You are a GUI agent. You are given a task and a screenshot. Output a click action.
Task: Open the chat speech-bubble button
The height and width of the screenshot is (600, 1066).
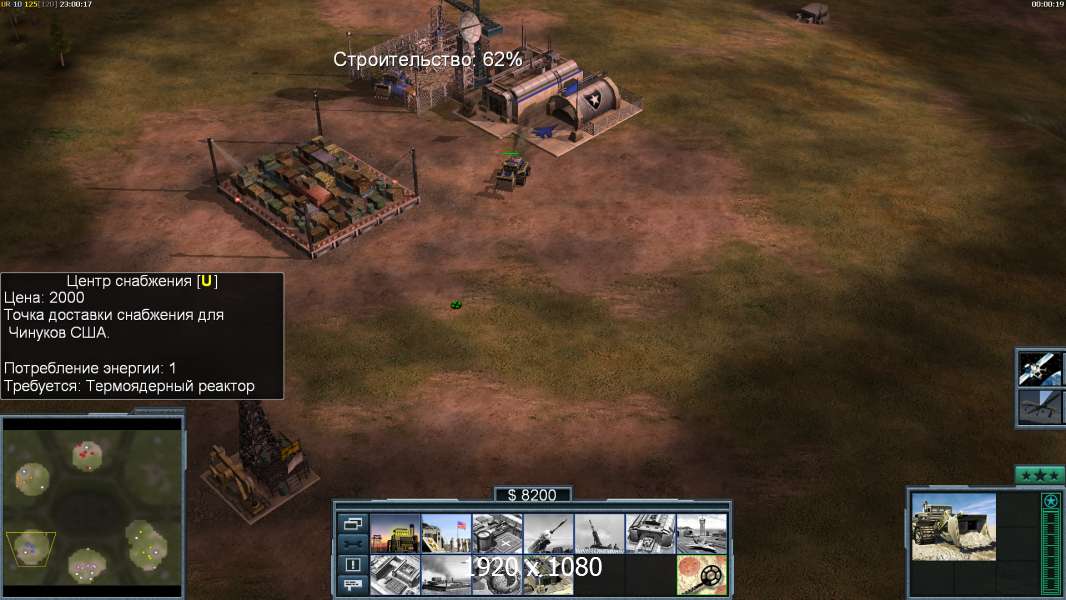(x=352, y=585)
